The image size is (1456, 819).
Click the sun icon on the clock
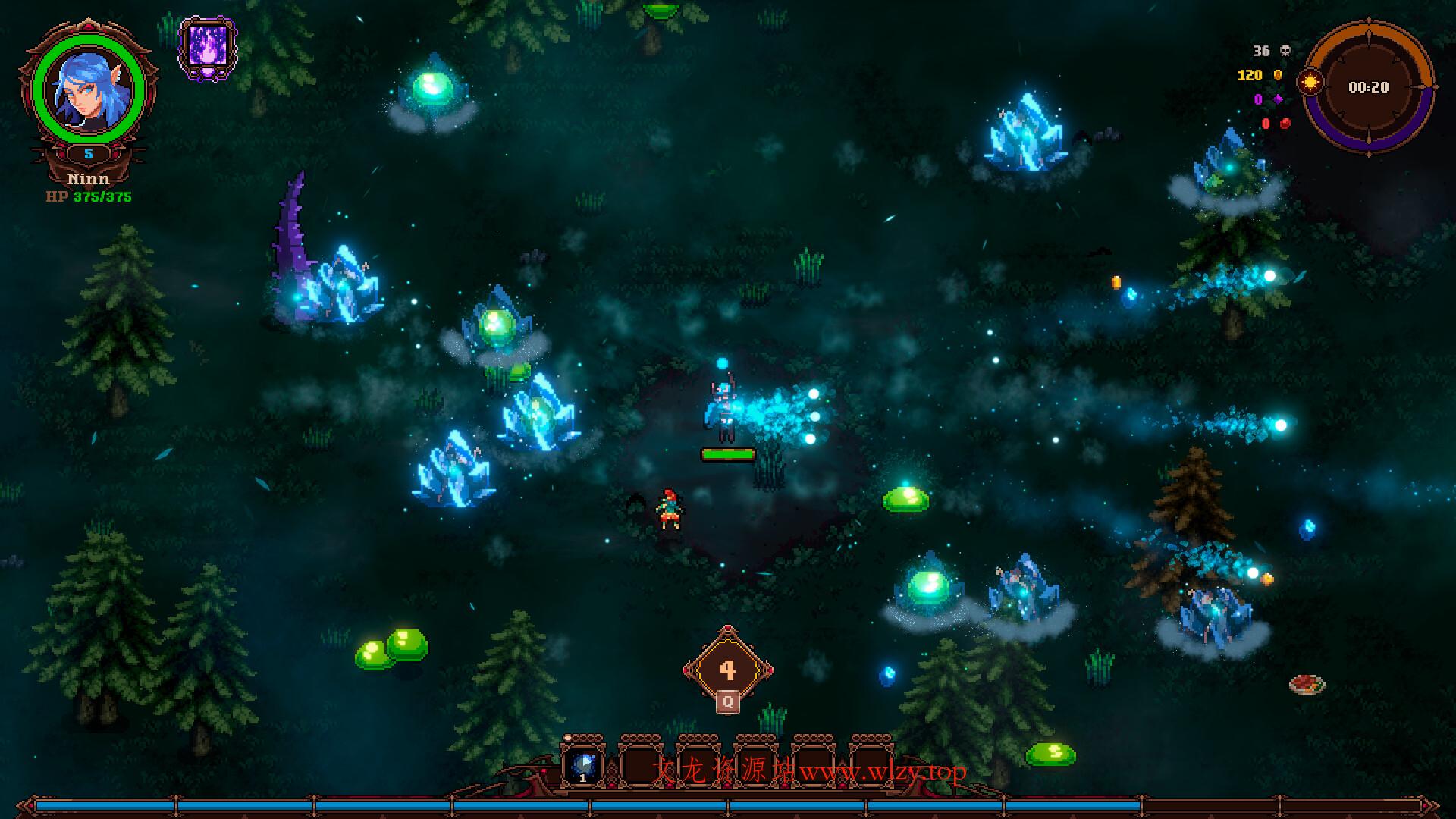tap(1310, 82)
